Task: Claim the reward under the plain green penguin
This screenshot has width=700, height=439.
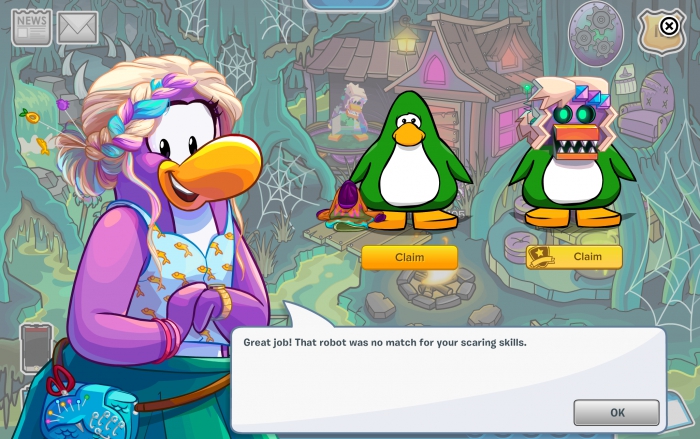Action: click(409, 257)
